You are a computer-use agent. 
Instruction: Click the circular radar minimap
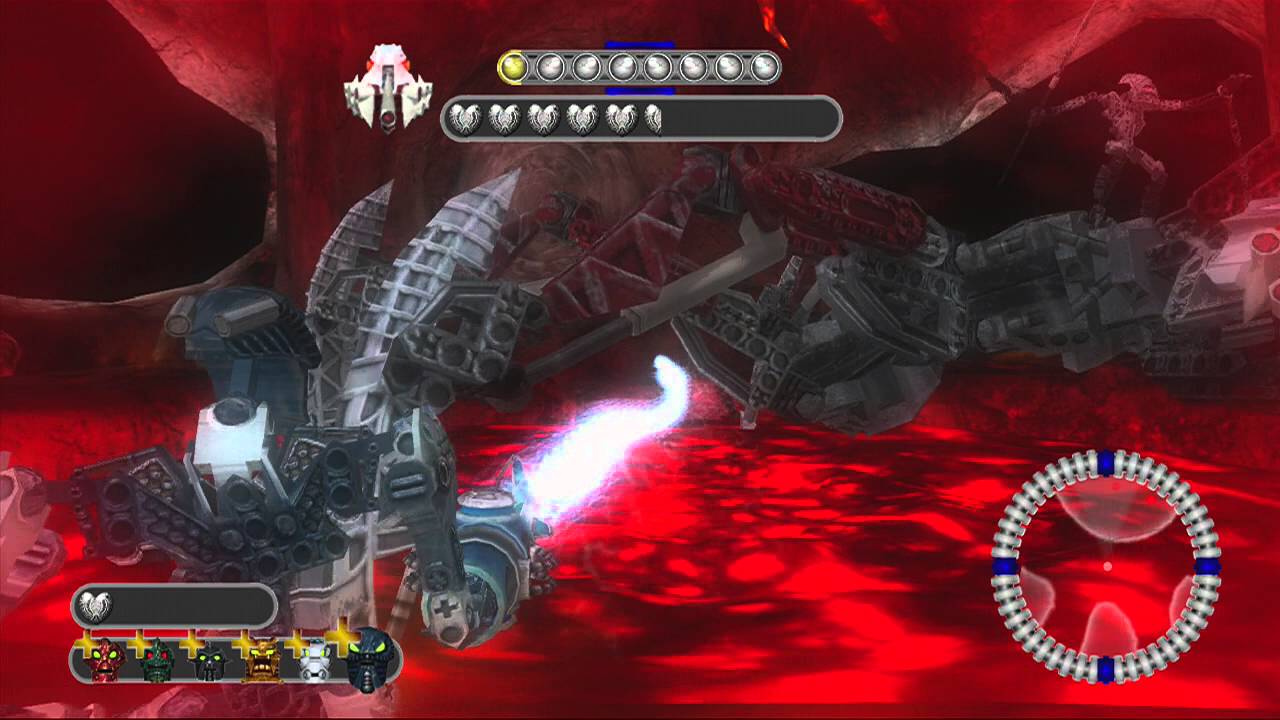[1106, 565]
